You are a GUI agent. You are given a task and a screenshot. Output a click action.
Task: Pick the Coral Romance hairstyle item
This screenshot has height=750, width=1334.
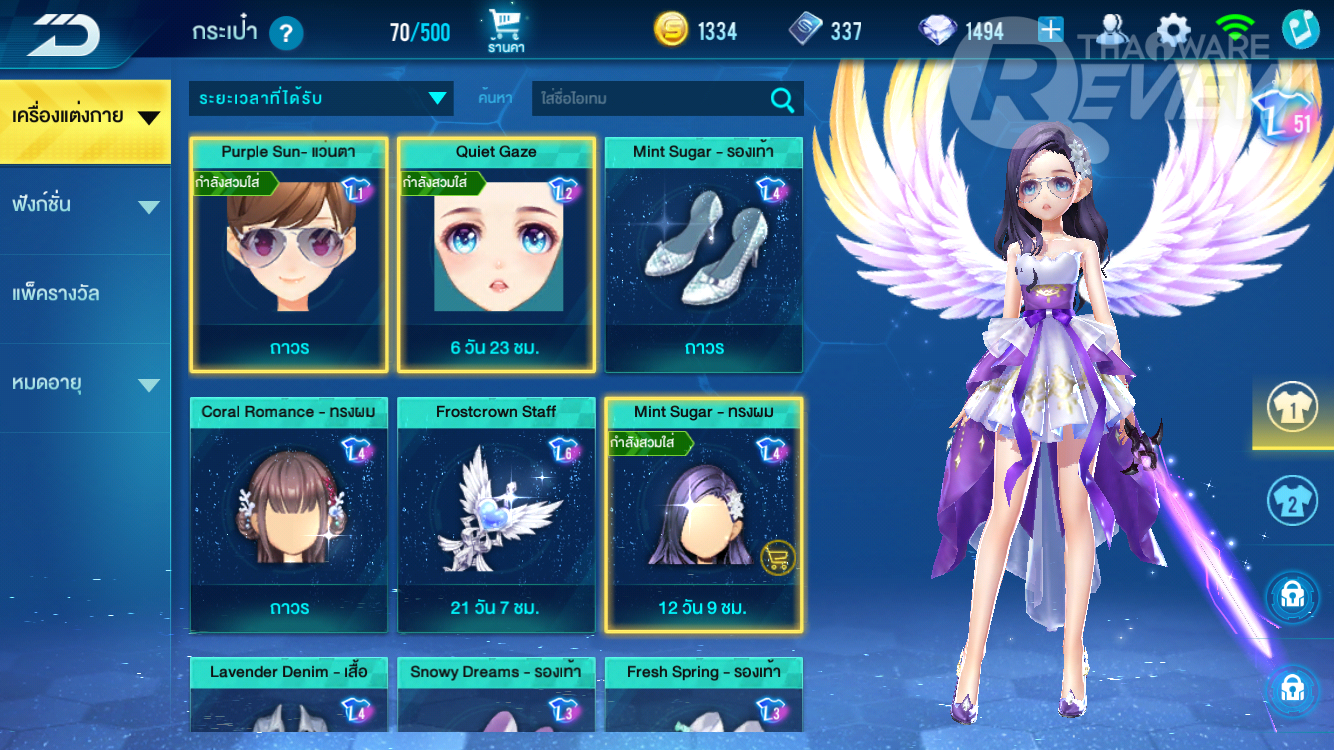tap(289, 515)
